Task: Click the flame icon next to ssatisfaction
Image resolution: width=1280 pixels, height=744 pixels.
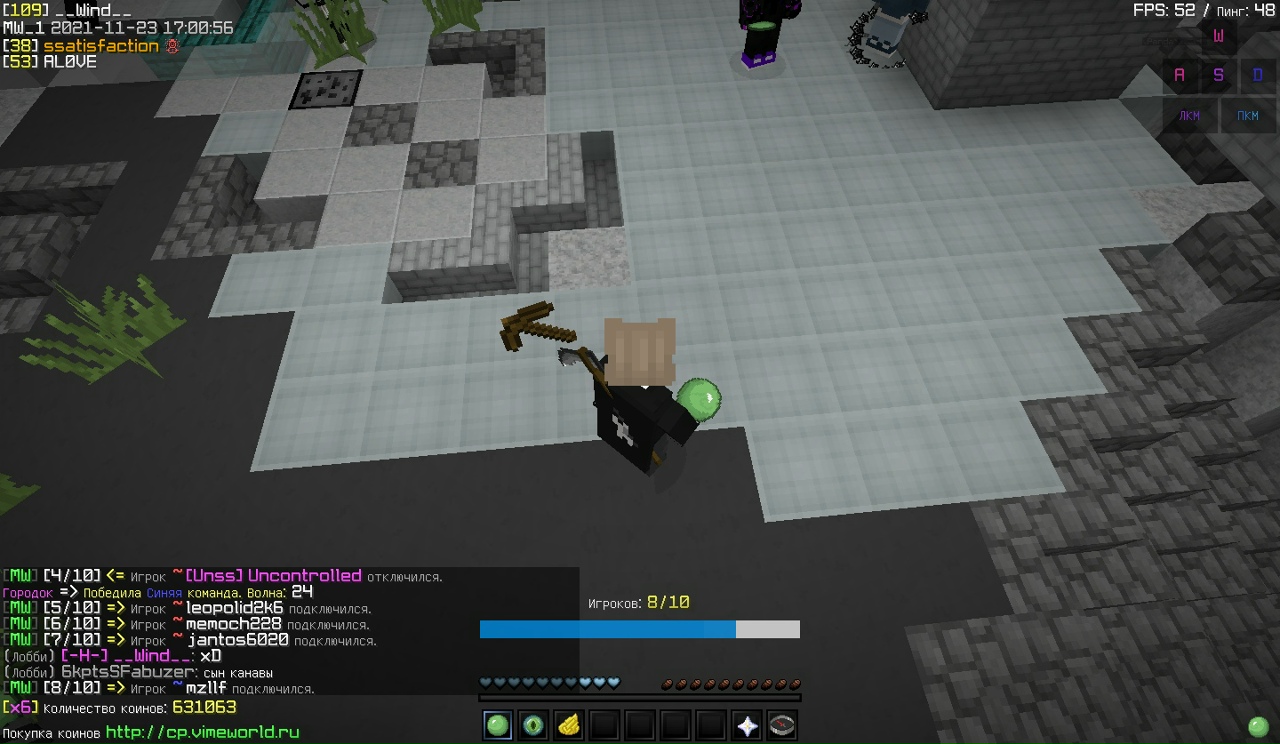Action: pyautogui.click(x=170, y=46)
